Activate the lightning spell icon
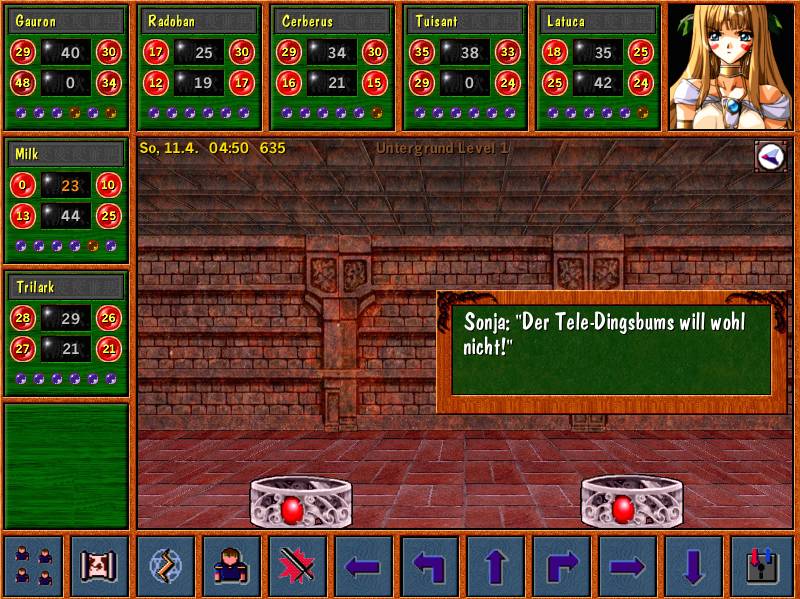Viewport: 800px width, 599px height. (x=166, y=566)
